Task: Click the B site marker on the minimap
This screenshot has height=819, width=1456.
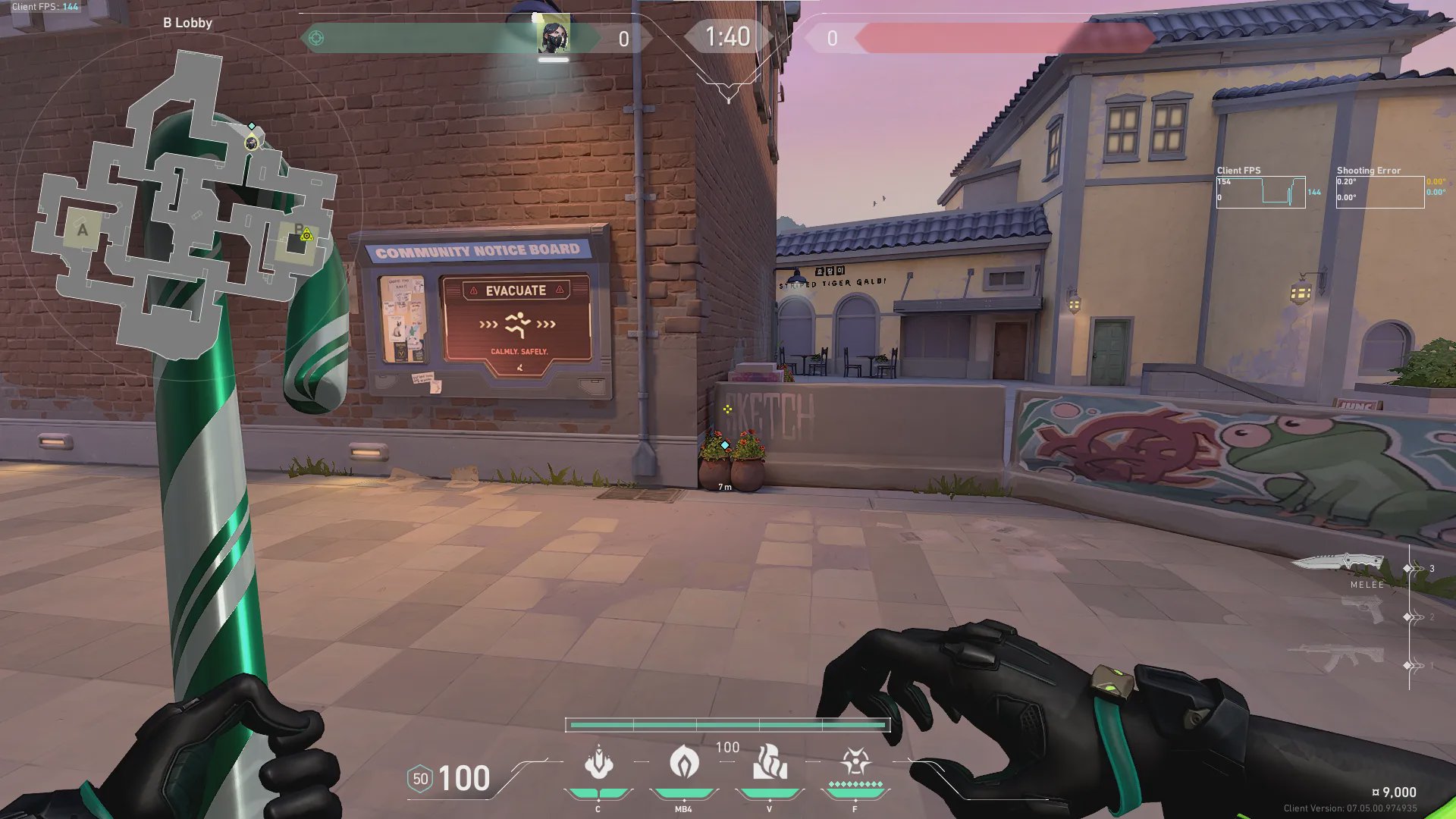Action: click(298, 231)
